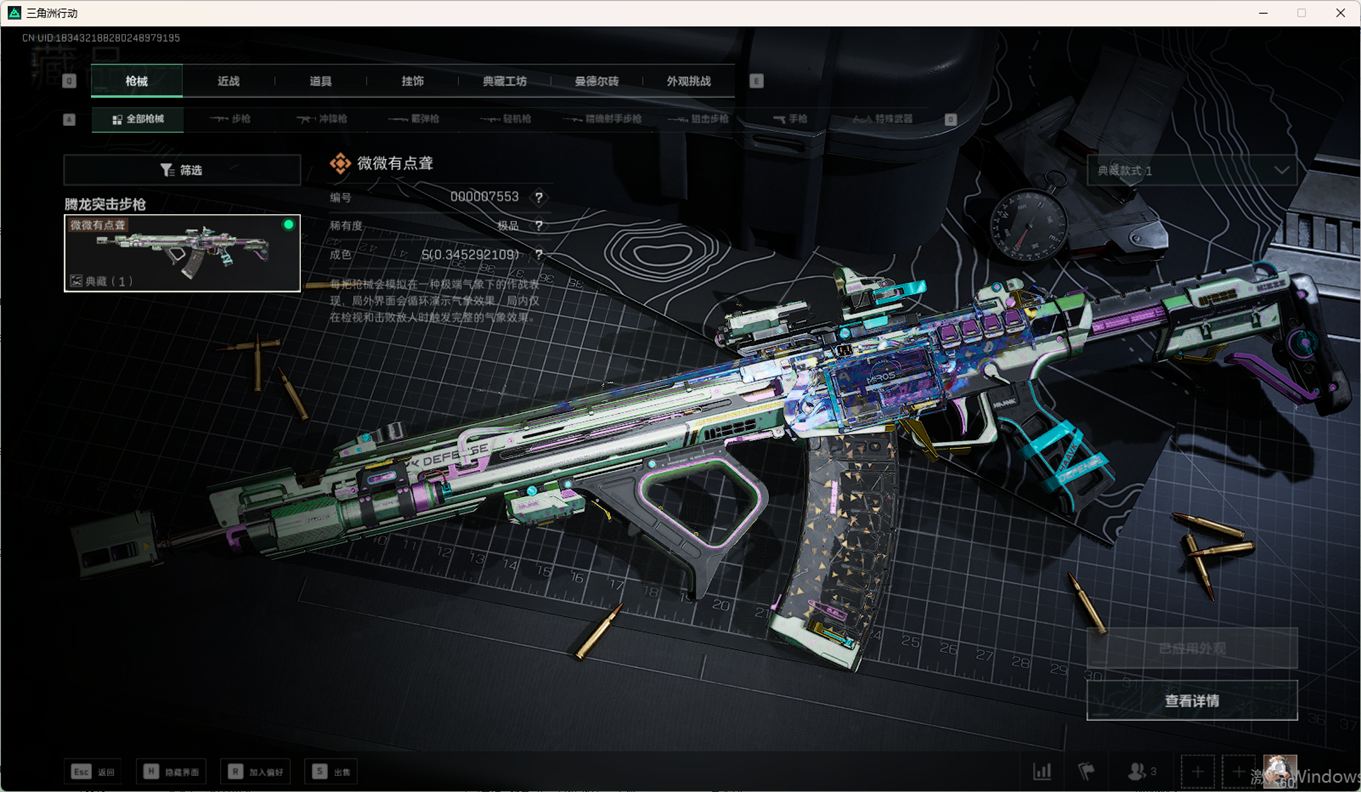Screen dimensions: 1361x792
Task: Expand the 典藏款式 1 style dropdown
Action: pos(1192,171)
